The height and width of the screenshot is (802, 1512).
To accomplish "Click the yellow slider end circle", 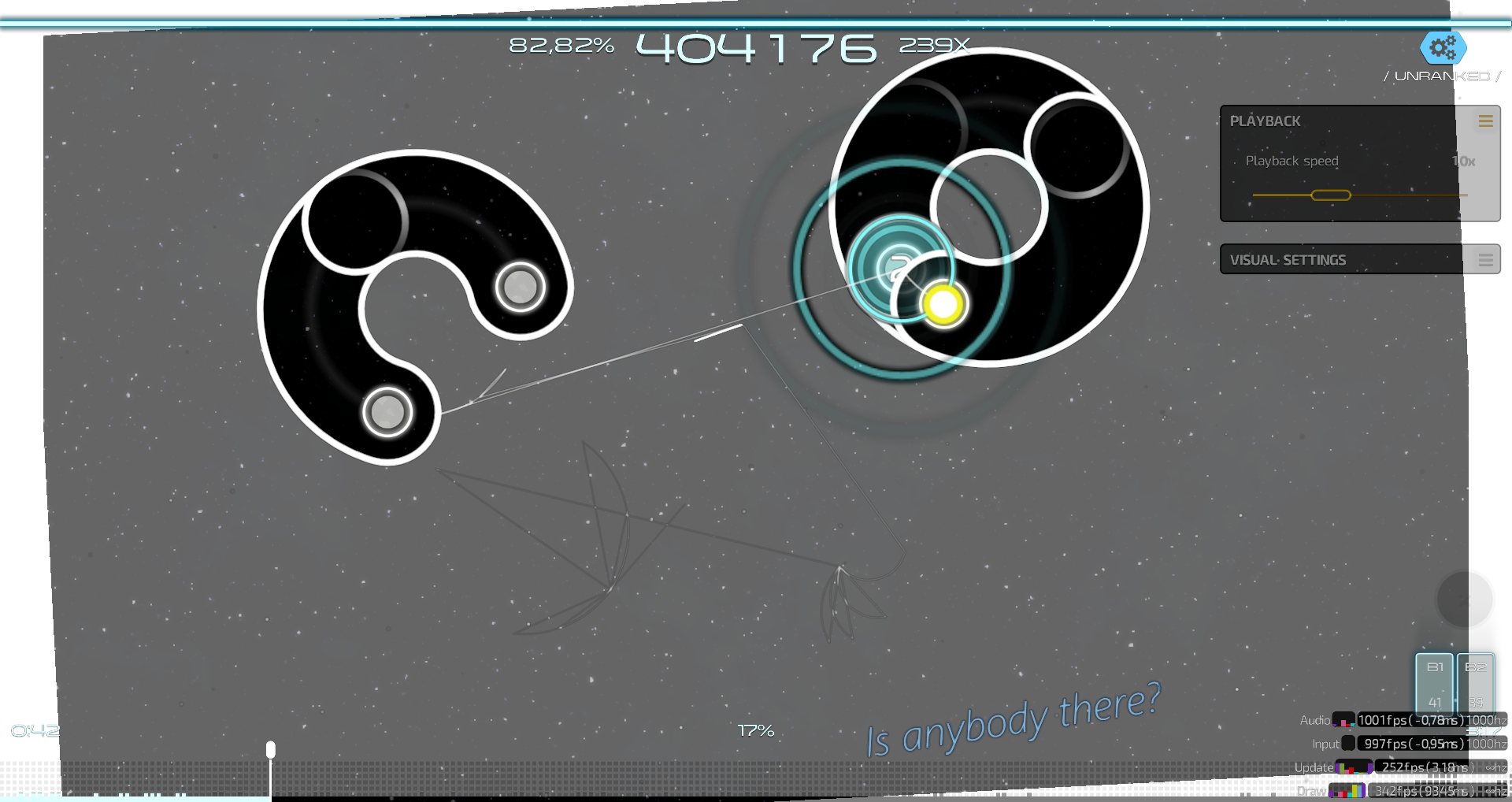I will click(942, 305).
